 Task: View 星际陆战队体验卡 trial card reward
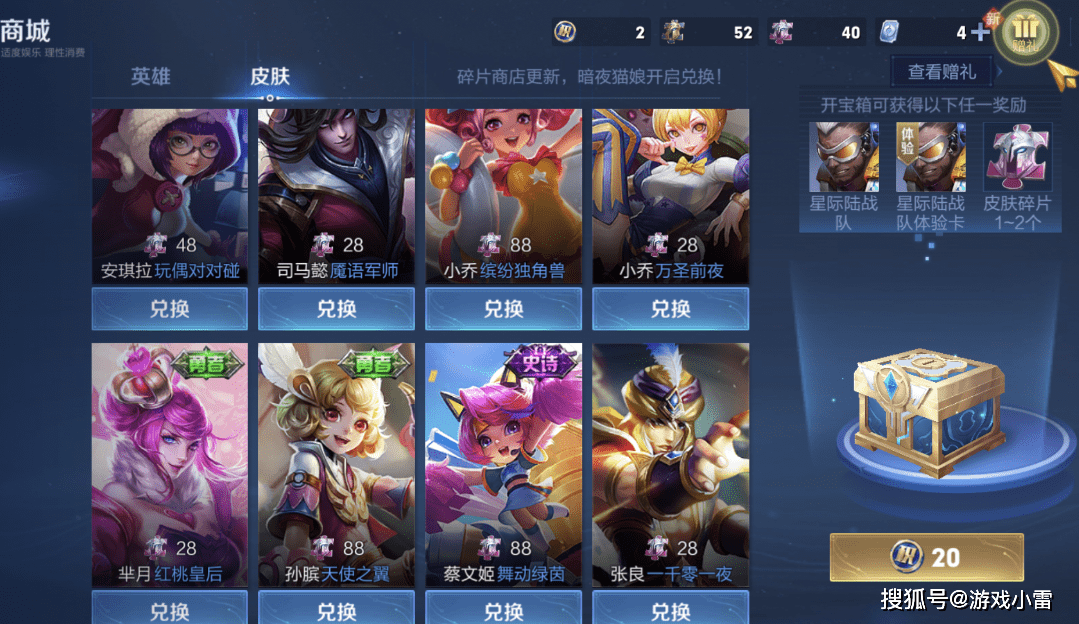tap(930, 158)
